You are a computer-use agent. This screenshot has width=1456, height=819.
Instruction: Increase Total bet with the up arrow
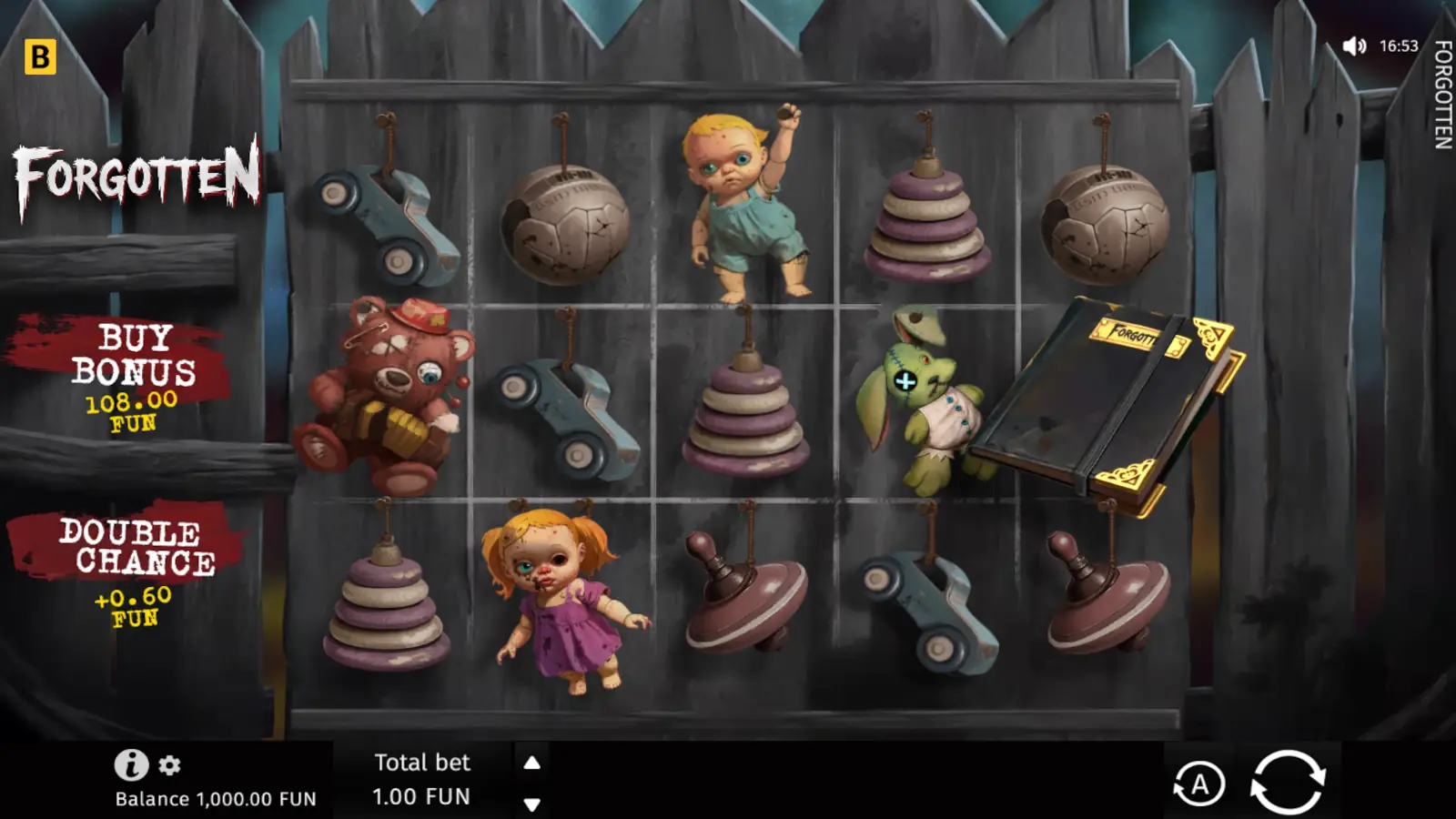[x=531, y=763]
